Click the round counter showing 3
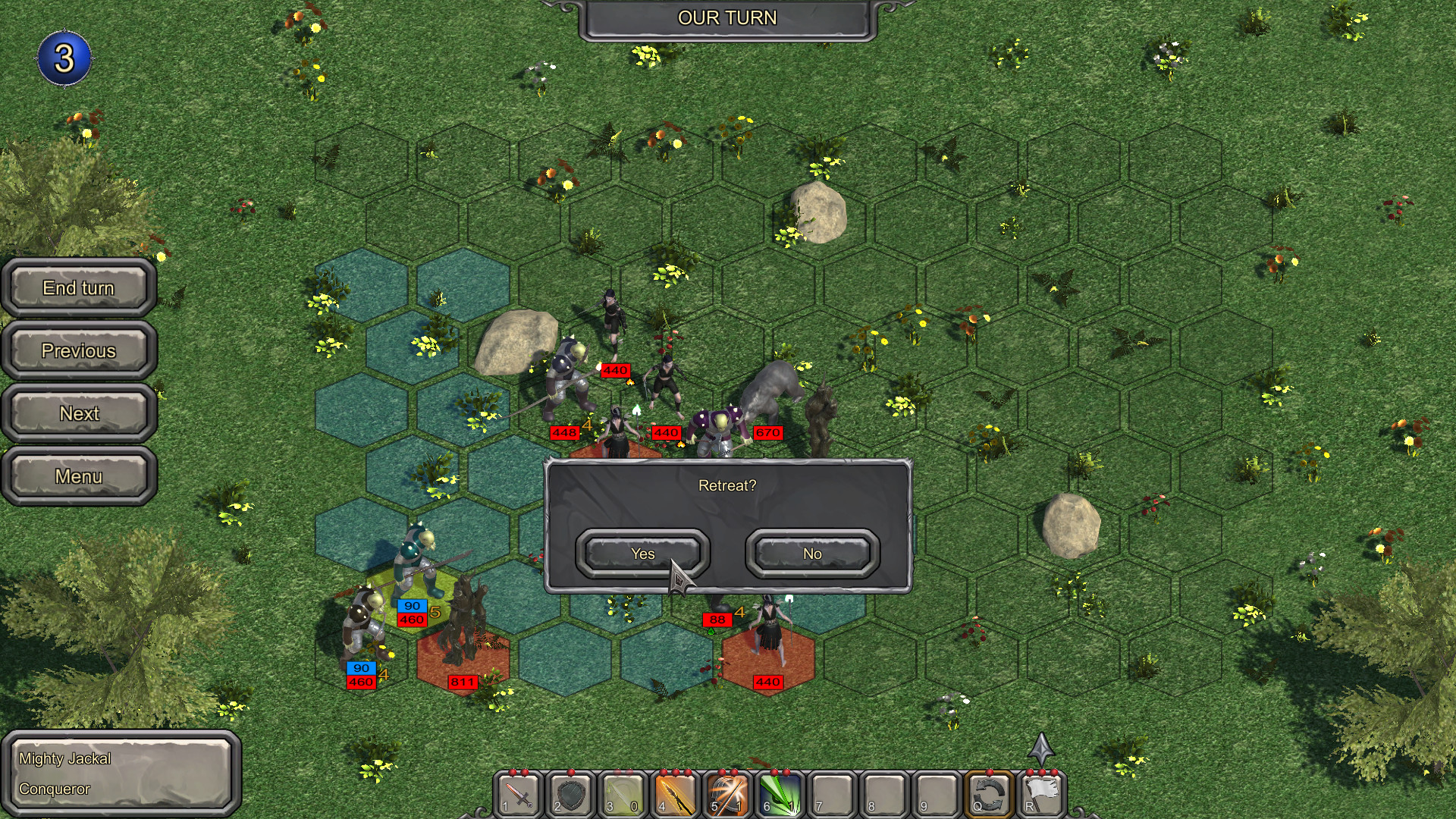The height and width of the screenshot is (819, 1456). [x=64, y=55]
